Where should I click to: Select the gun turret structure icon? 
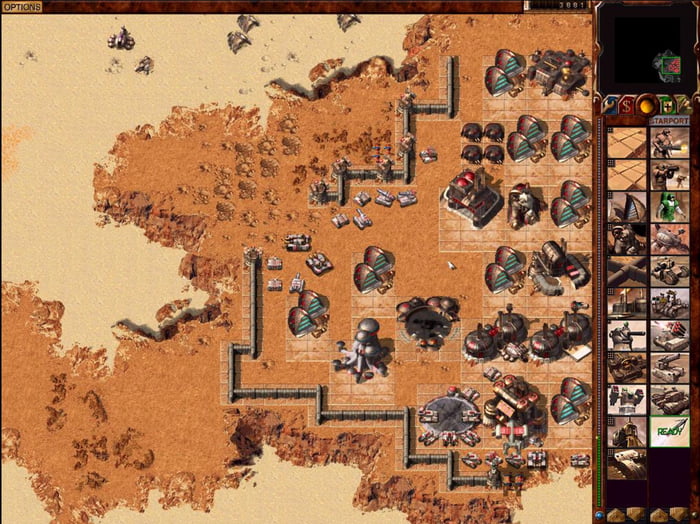click(x=626, y=335)
